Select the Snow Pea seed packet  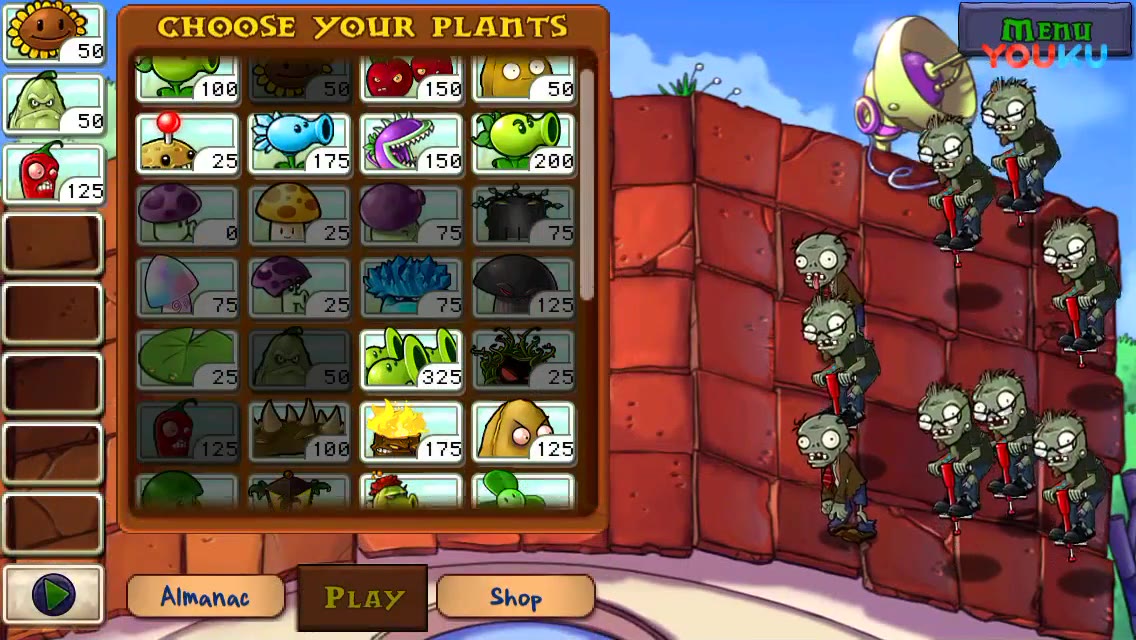[x=299, y=144]
